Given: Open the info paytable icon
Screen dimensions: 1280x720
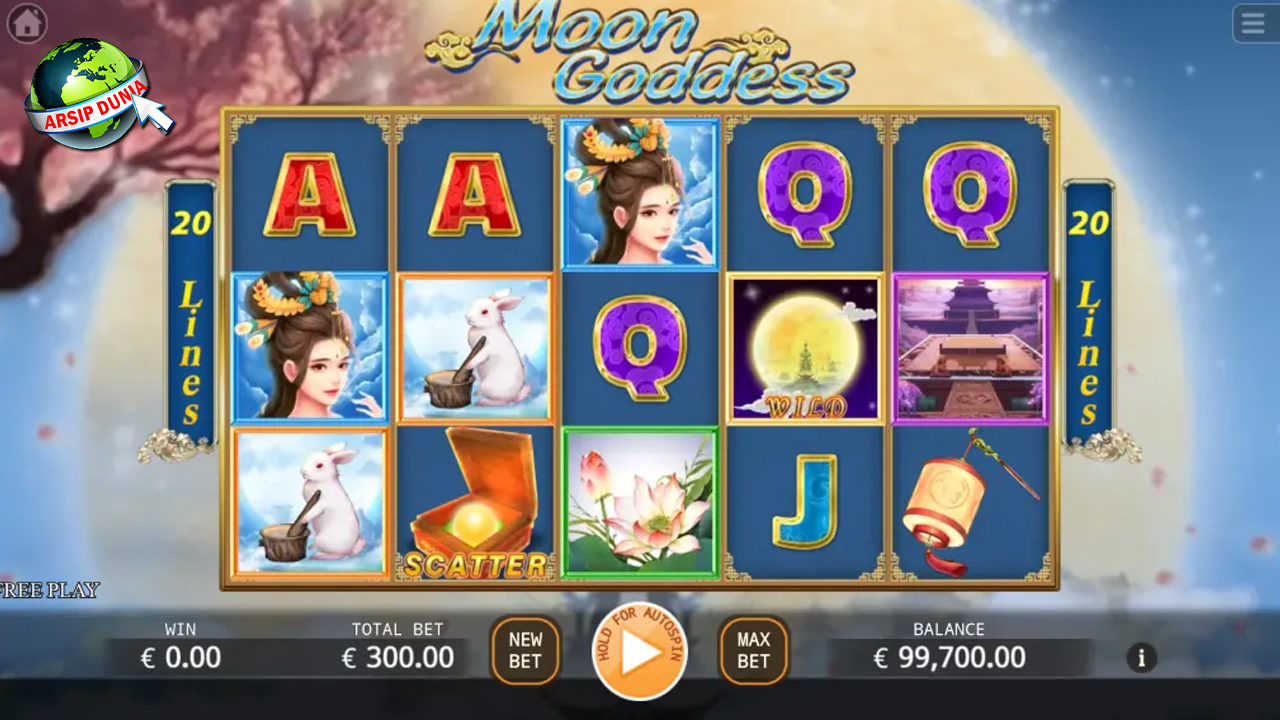Looking at the screenshot, I should point(1142,657).
